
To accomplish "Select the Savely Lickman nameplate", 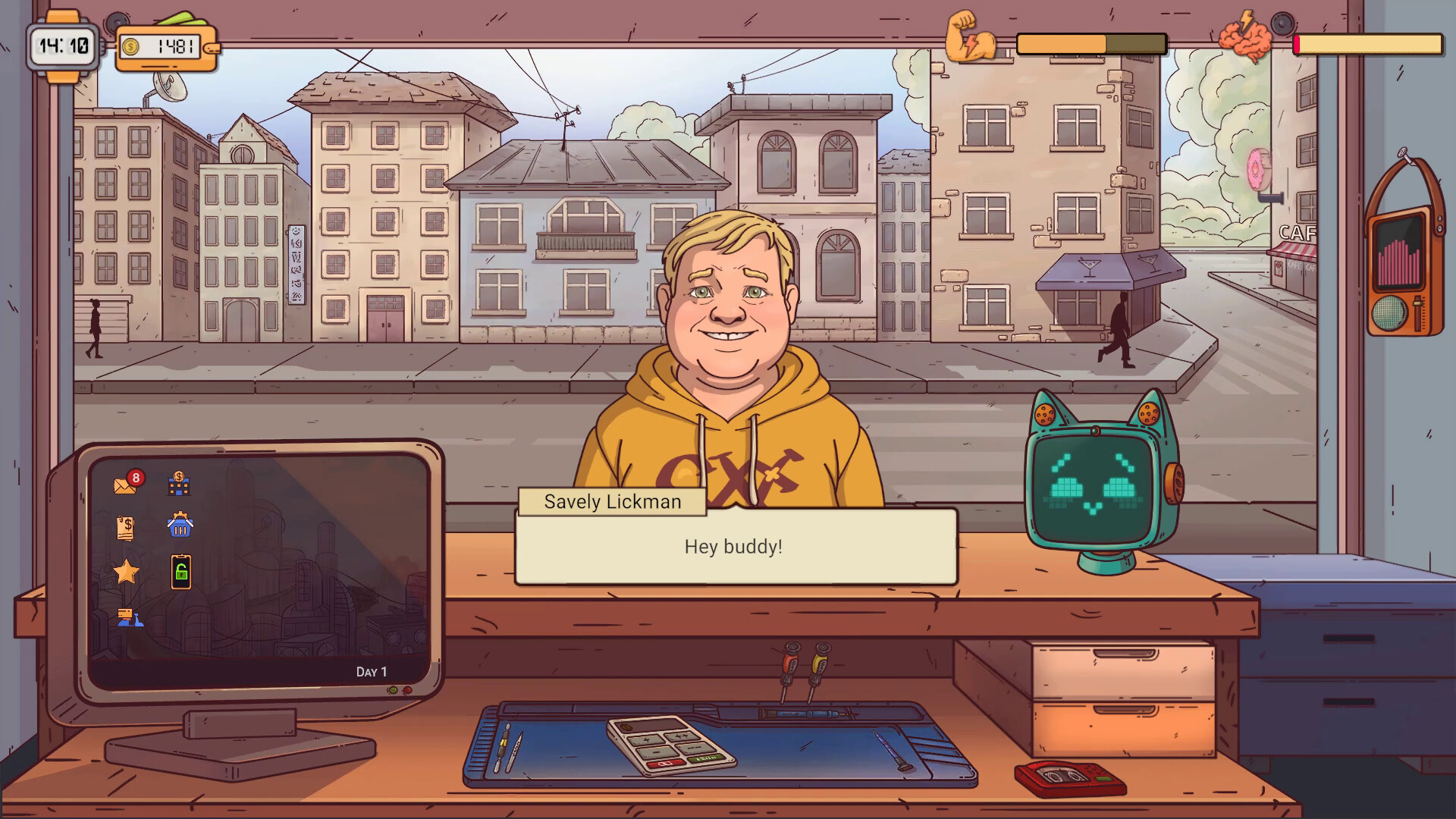I will 611,501.
